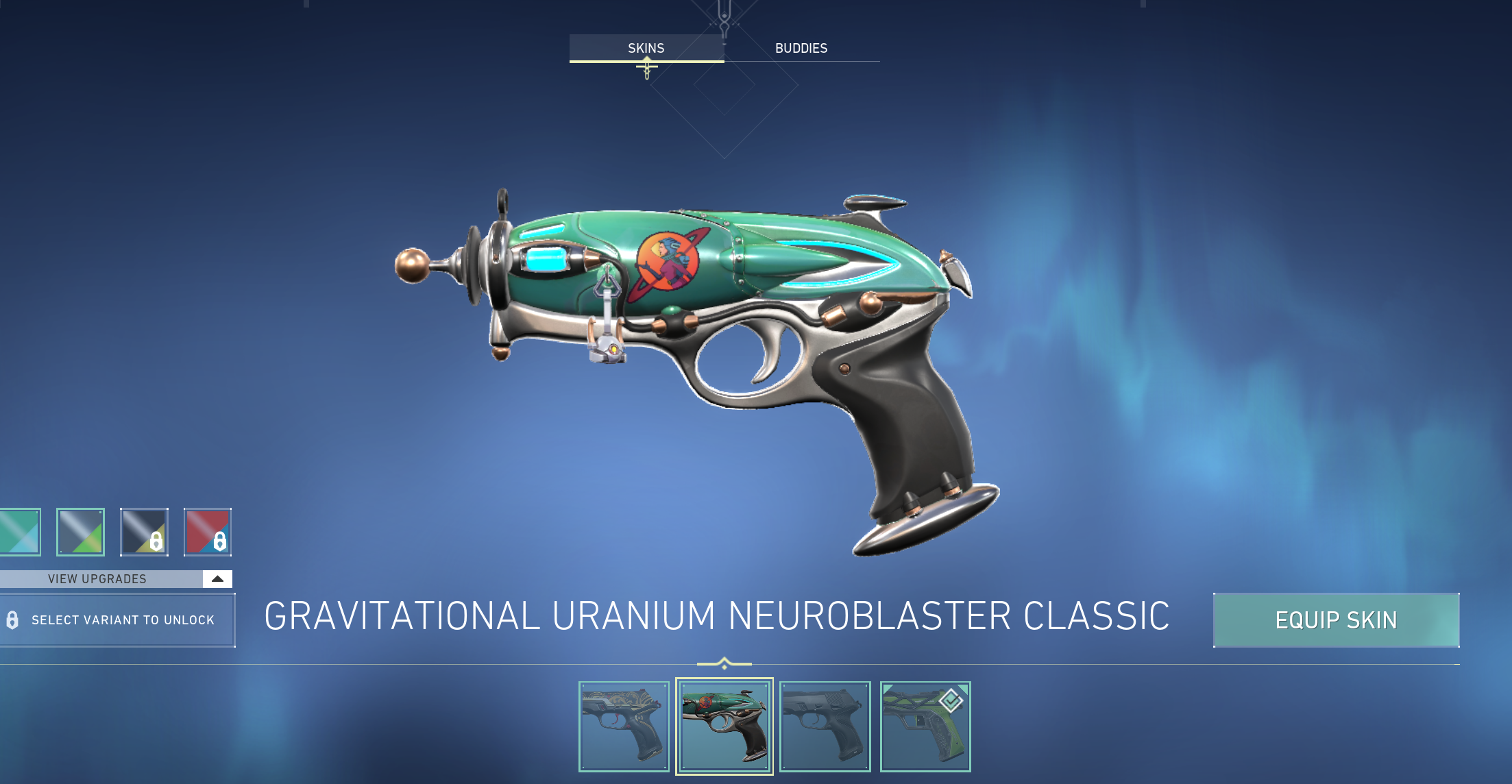This screenshot has height=784, width=1512.
Task: Click the View Upgrades button
Action: pyautogui.click(x=96, y=578)
